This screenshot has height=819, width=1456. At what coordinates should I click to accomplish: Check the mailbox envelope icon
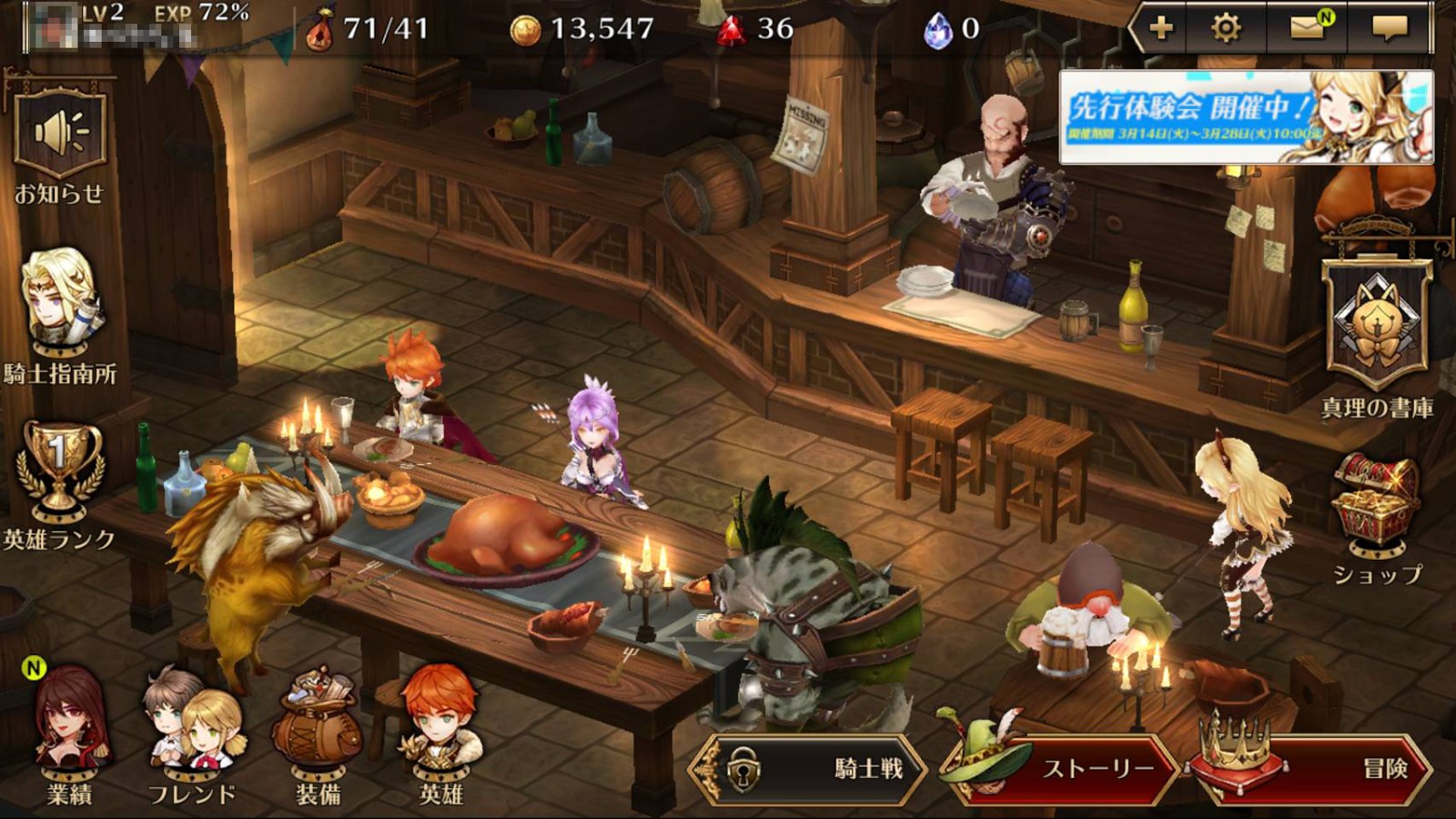(x=1308, y=28)
